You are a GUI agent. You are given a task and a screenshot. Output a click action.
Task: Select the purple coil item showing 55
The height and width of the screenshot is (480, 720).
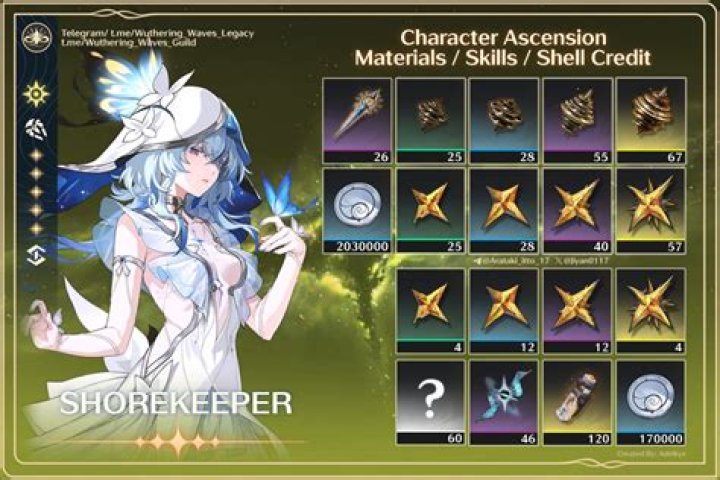(576, 117)
